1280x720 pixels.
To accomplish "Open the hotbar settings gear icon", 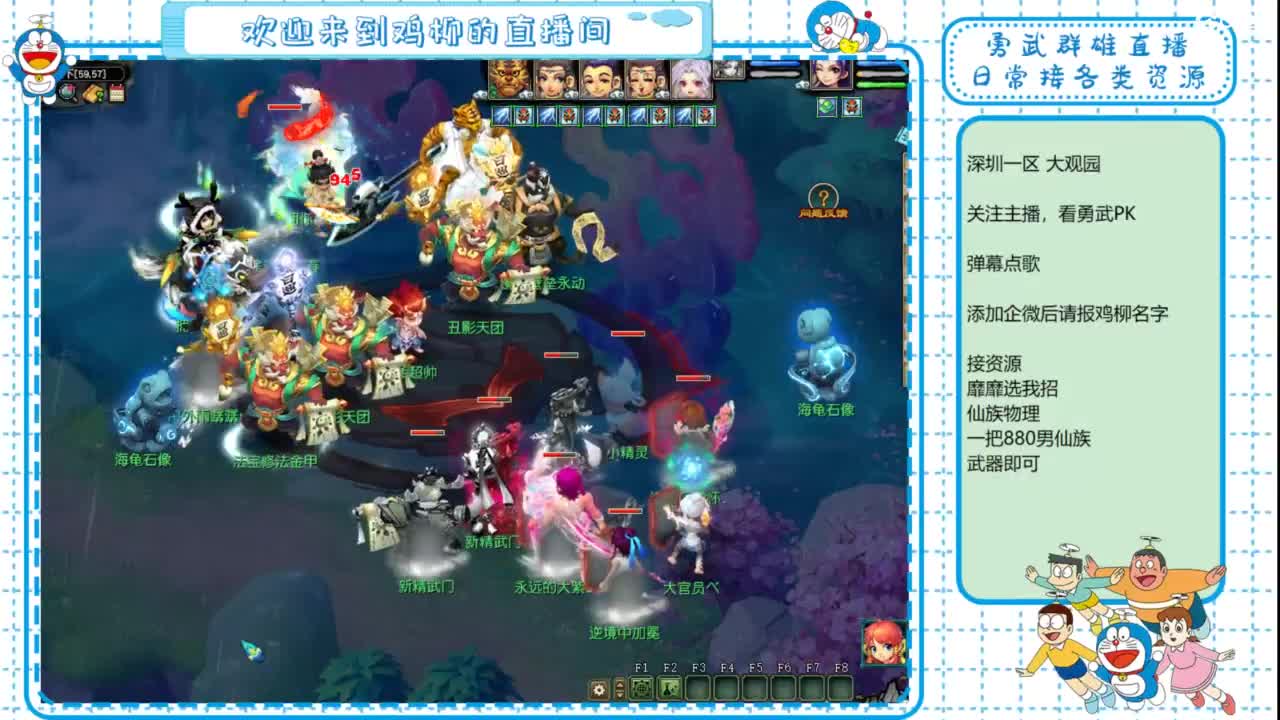I will [597, 689].
